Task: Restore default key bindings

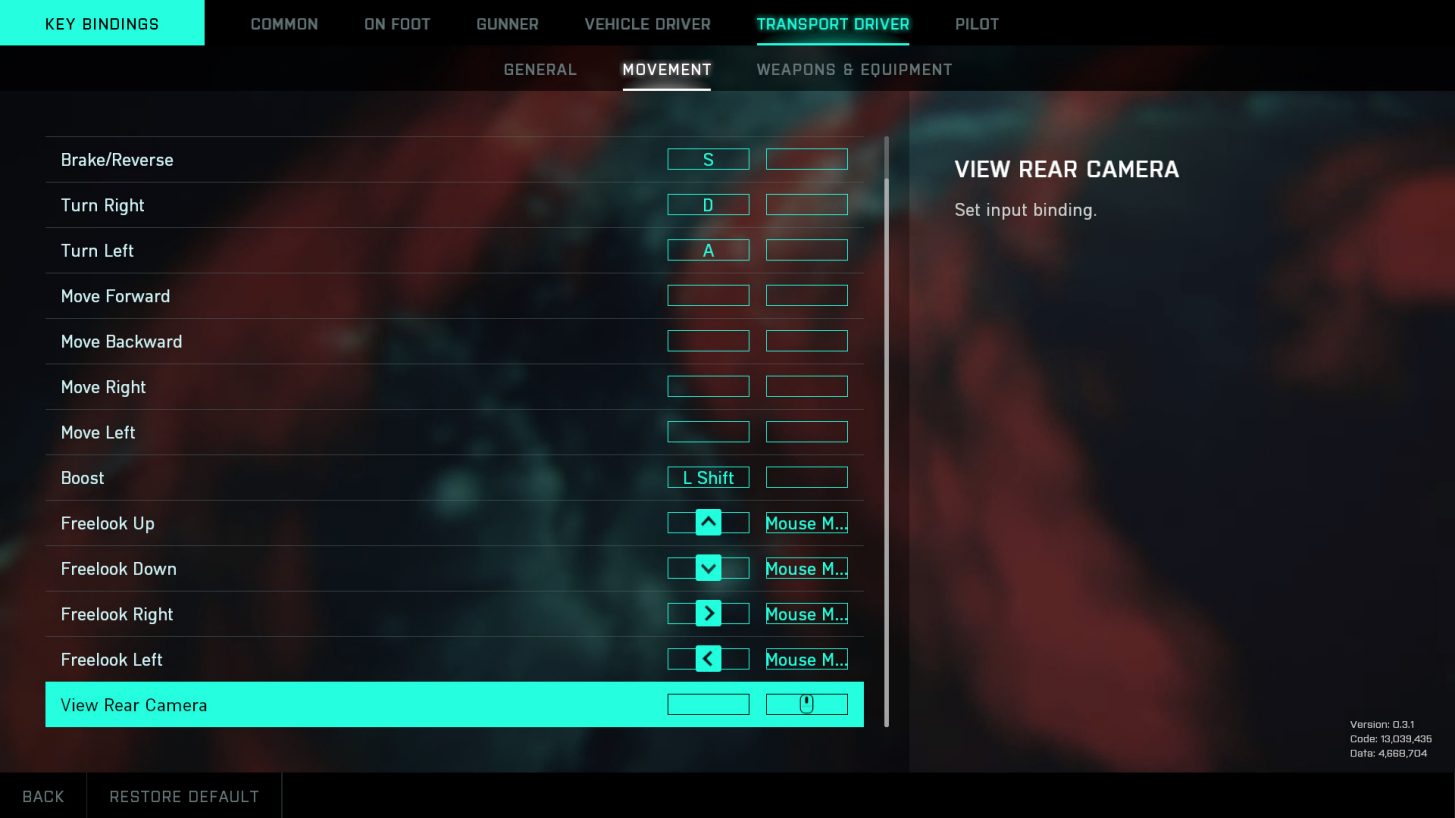Action: tap(184, 796)
